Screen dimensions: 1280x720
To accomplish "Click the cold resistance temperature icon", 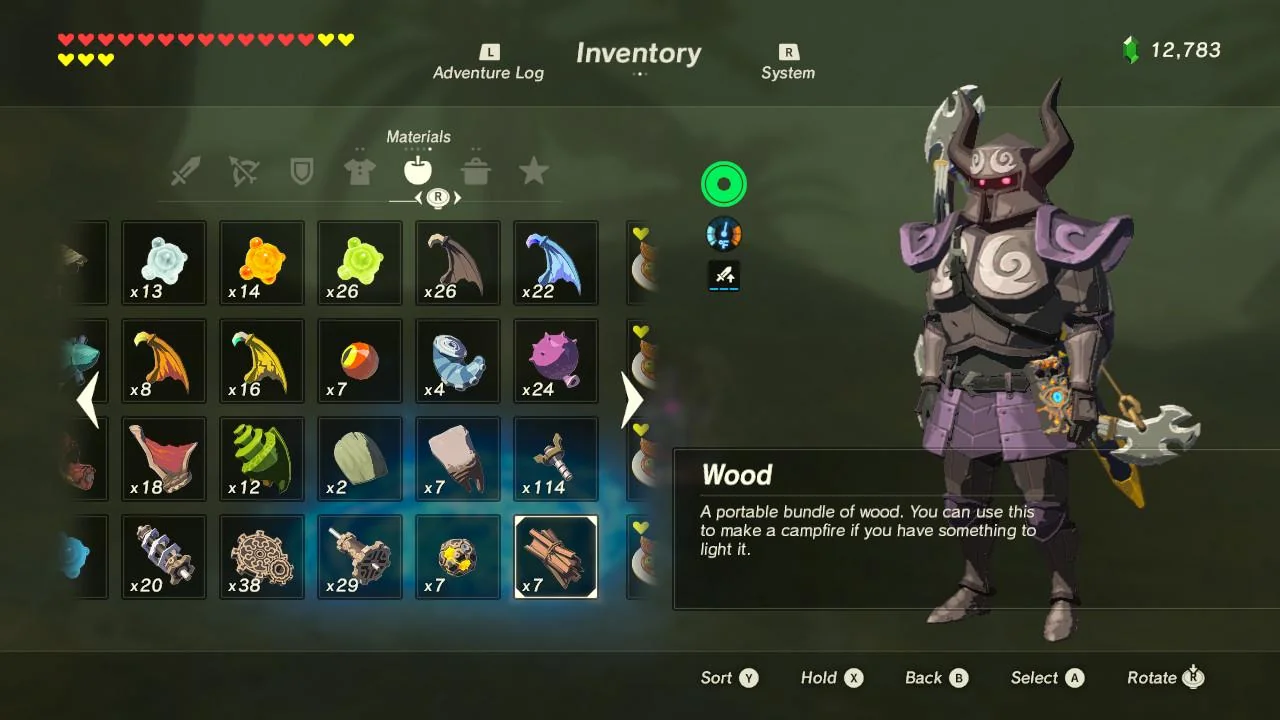I will pos(723,233).
